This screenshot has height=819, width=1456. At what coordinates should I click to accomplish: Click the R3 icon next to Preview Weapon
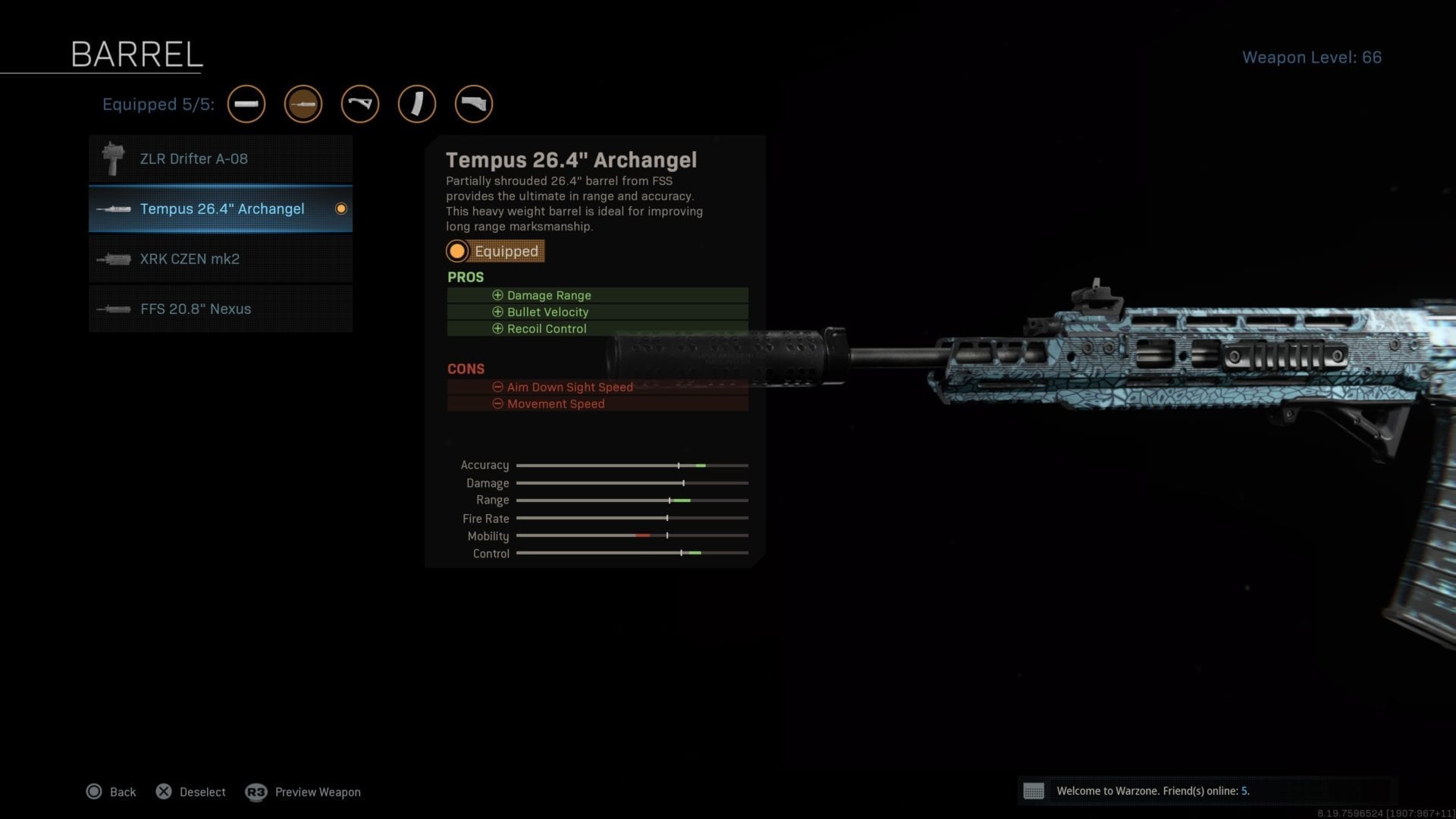256,791
